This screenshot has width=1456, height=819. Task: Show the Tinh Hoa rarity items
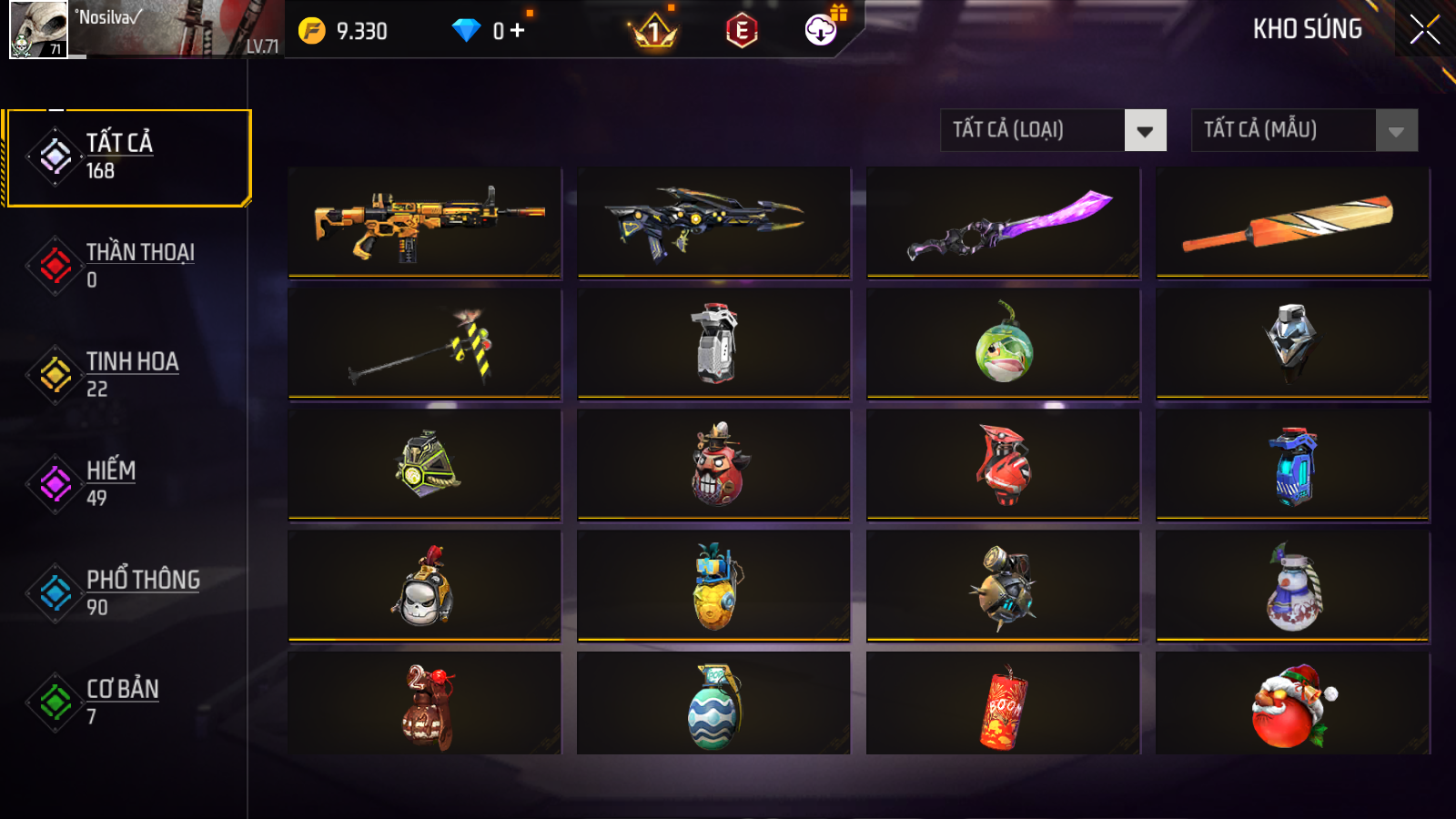(x=127, y=375)
